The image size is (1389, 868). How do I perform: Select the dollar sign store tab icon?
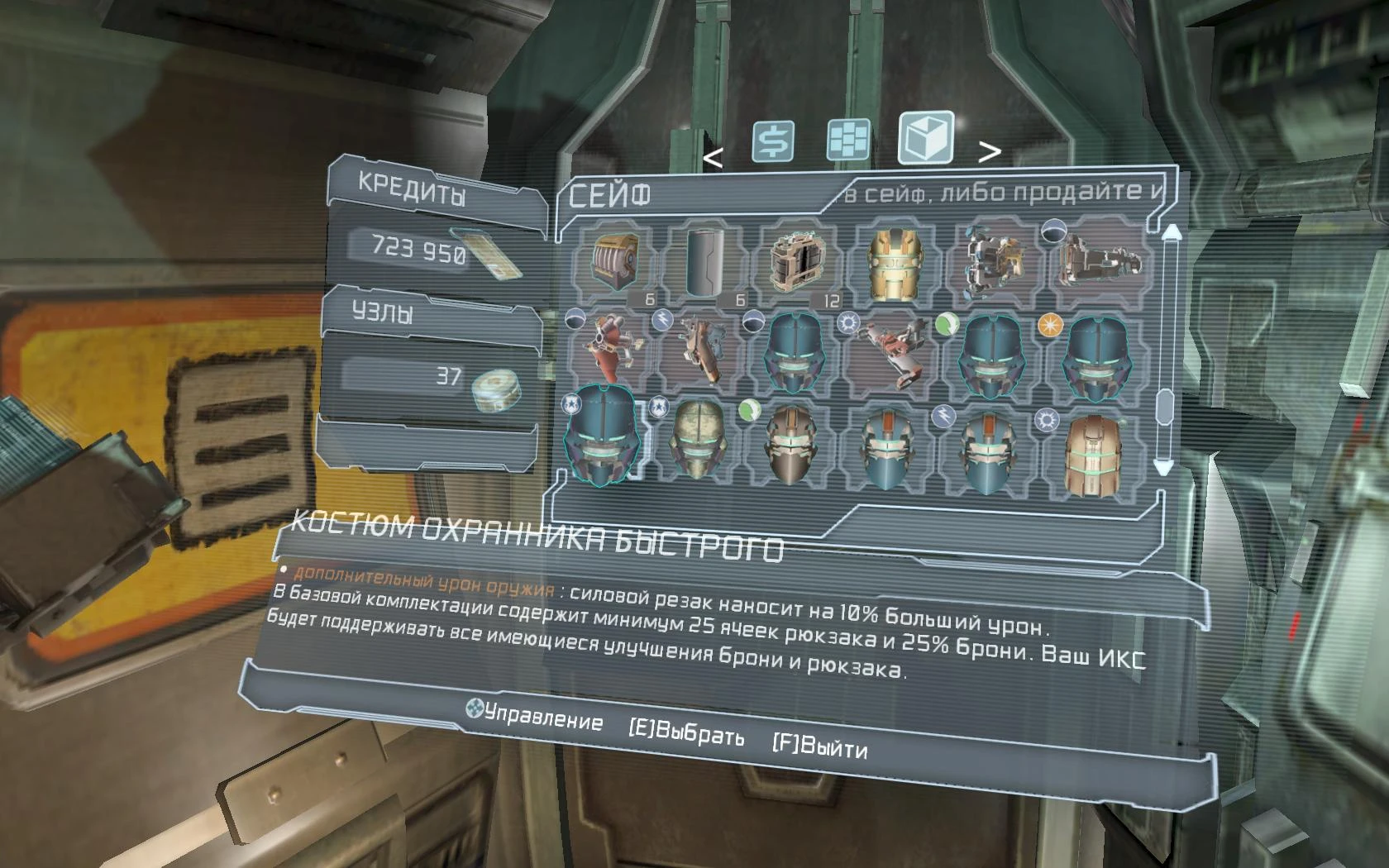point(773,141)
